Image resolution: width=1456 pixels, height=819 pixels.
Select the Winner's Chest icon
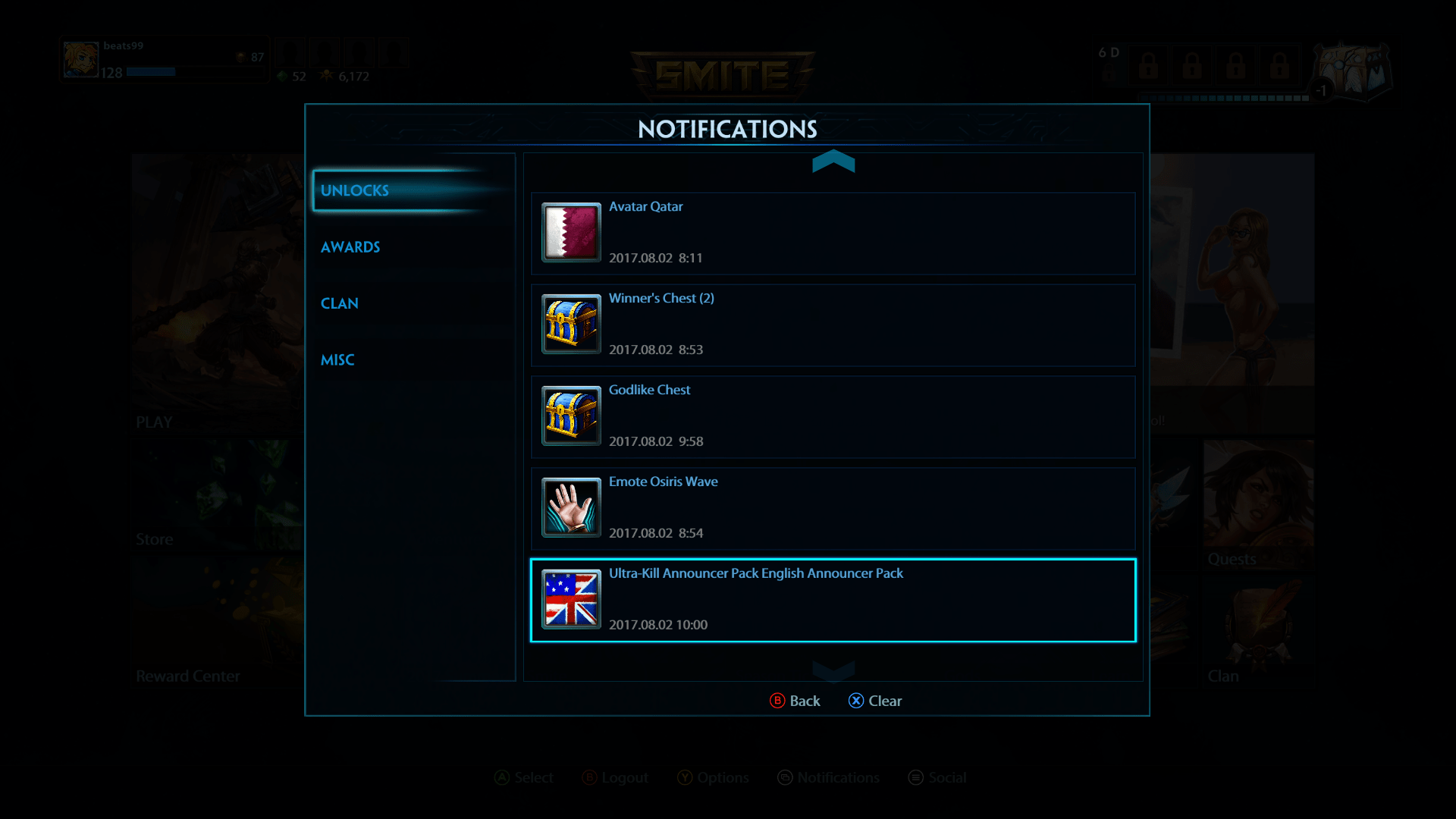pyautogui.click(x=570, y=325)
